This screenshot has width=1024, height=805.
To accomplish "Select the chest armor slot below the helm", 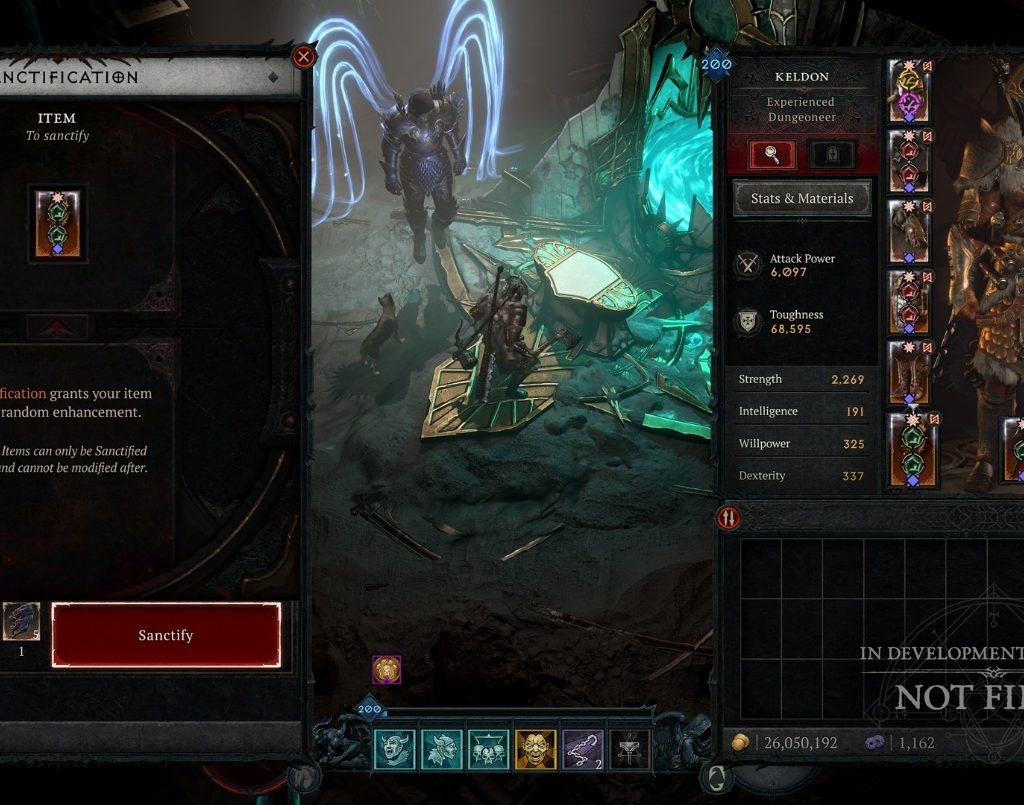I will pyautogui.click(x=910, y=160).
